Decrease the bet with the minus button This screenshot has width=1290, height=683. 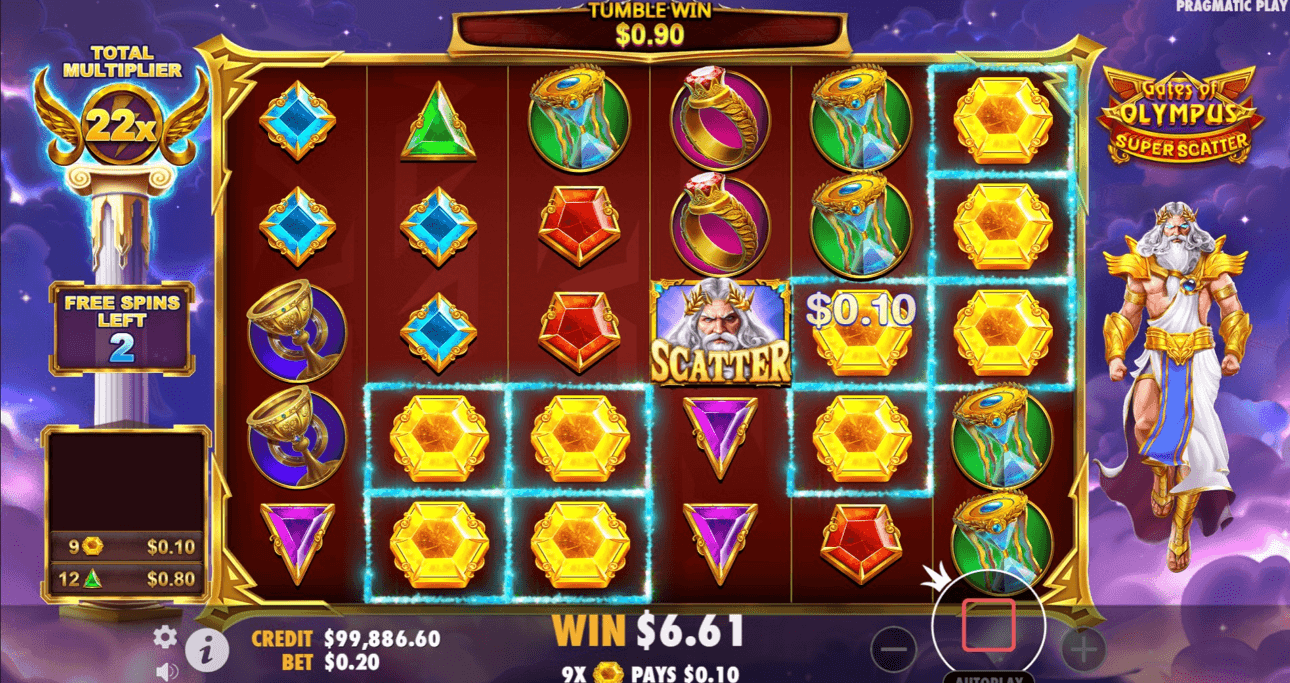tap(893, 650)
